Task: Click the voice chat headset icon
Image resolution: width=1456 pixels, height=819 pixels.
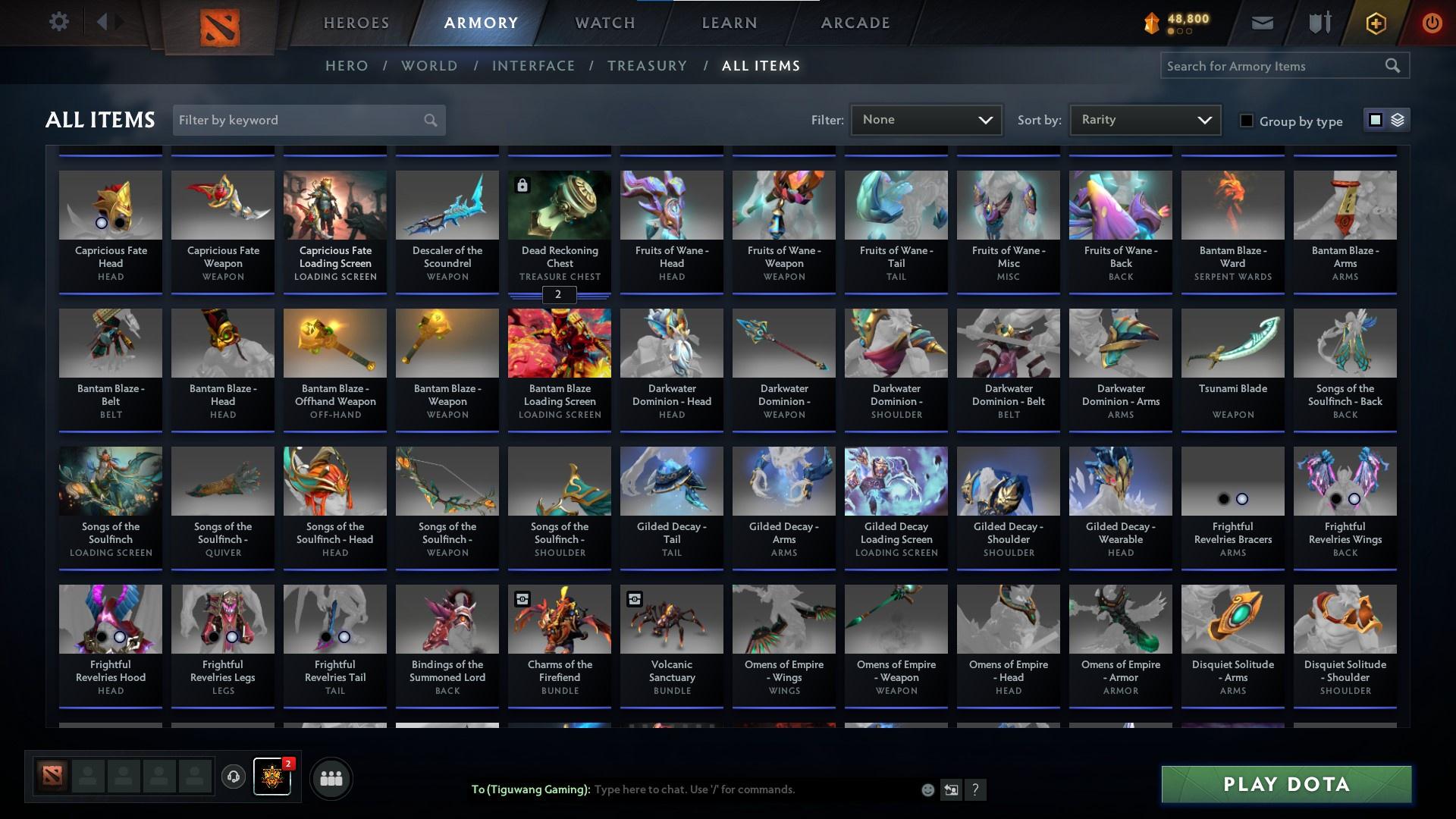Action: [233, 777]
